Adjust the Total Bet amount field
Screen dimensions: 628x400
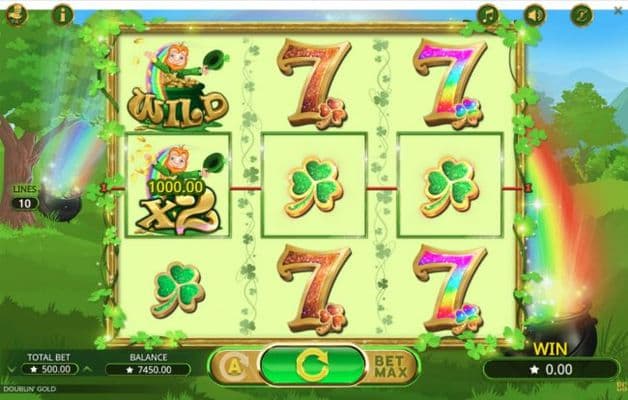pyautogui.click(x=49, y=368)
